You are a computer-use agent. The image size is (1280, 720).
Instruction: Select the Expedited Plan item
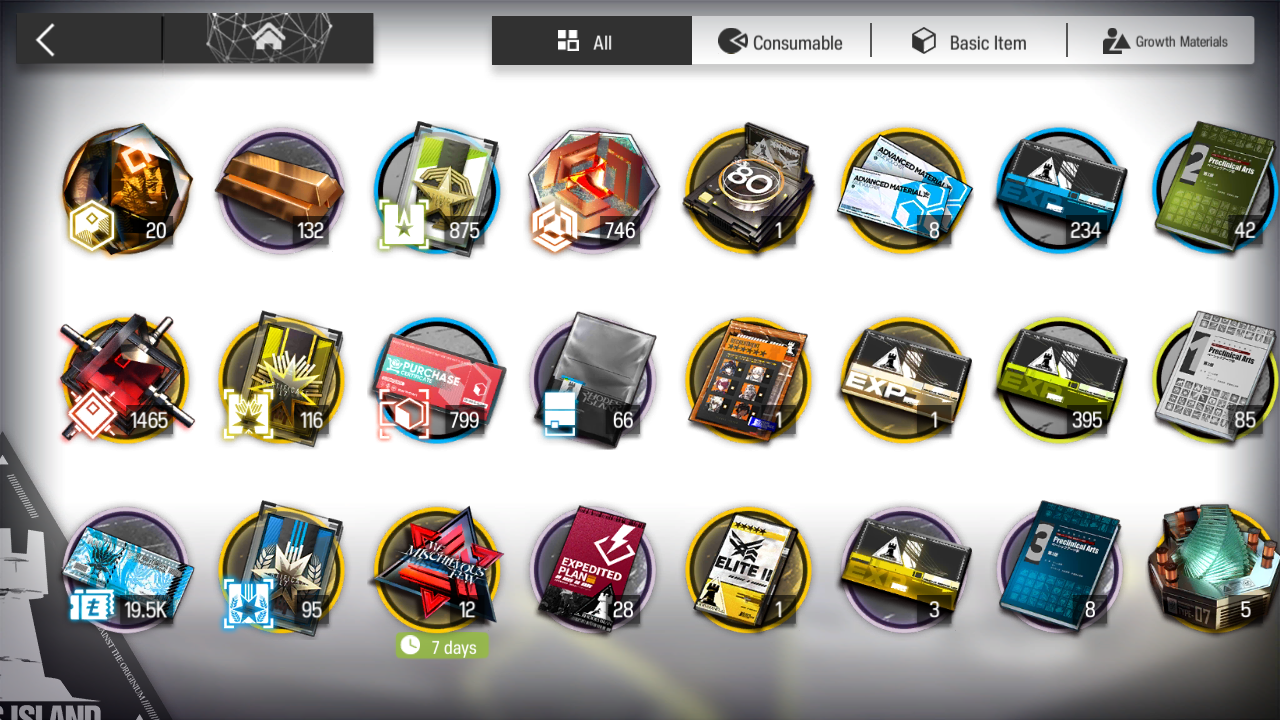593,570
